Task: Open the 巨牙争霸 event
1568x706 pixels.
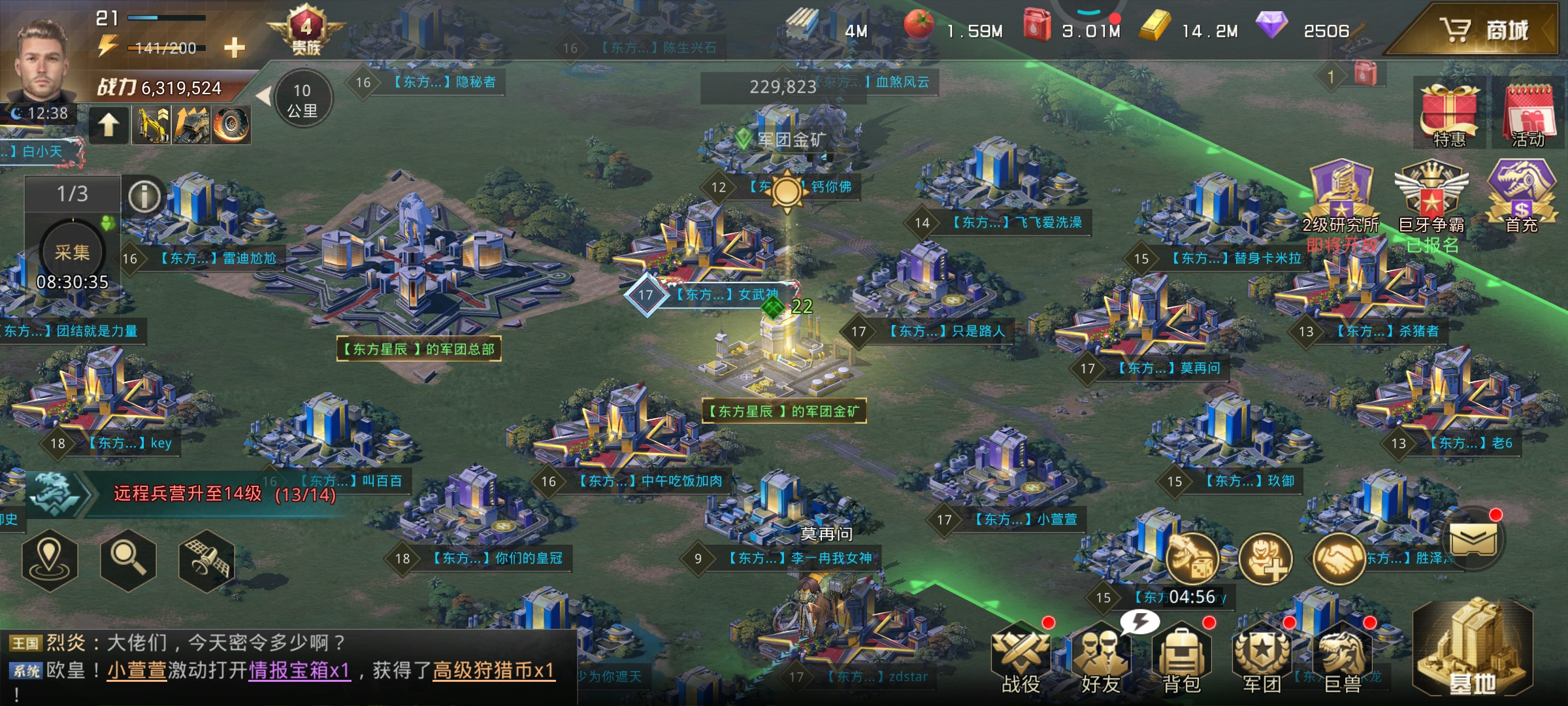Action: (x=1431, y=196)
